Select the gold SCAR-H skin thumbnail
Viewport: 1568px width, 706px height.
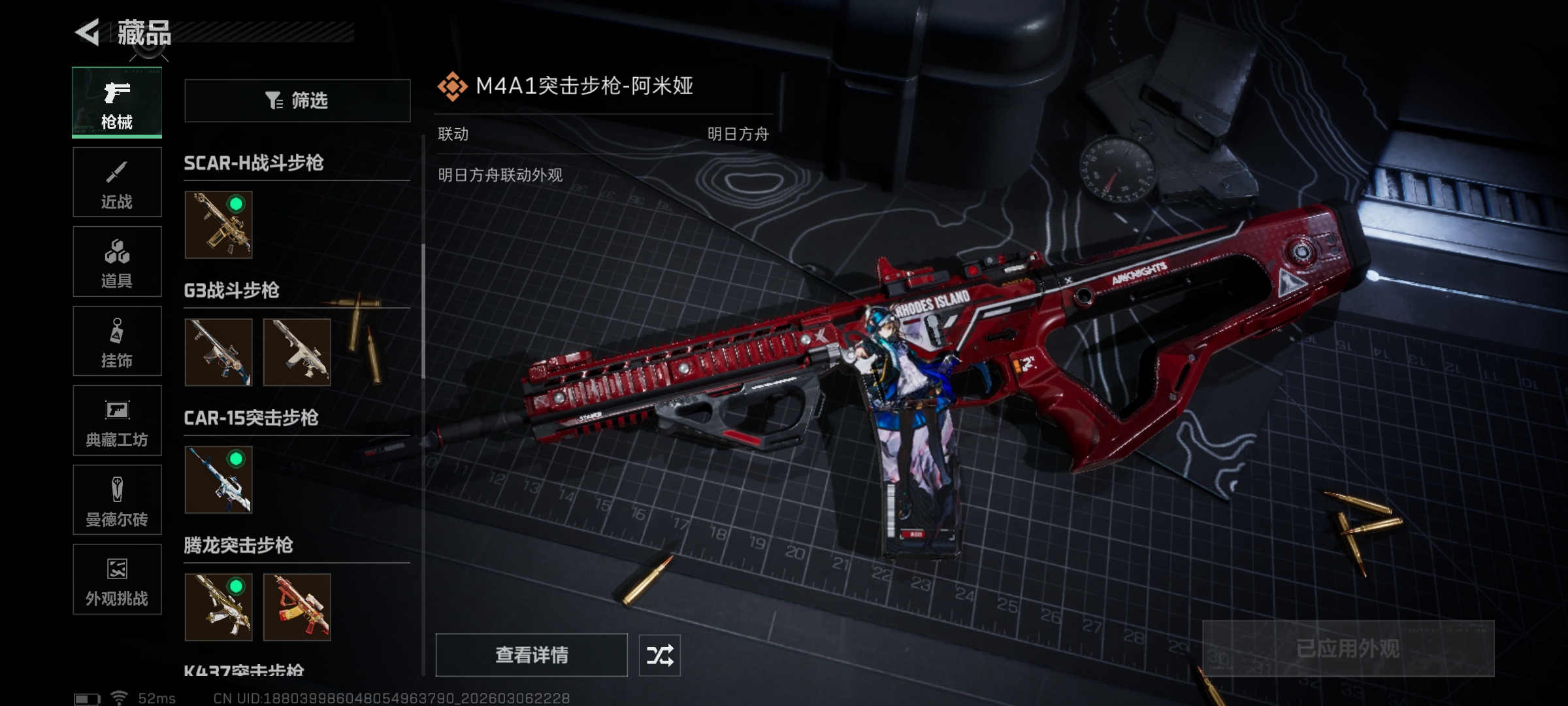tap(218, 225)
